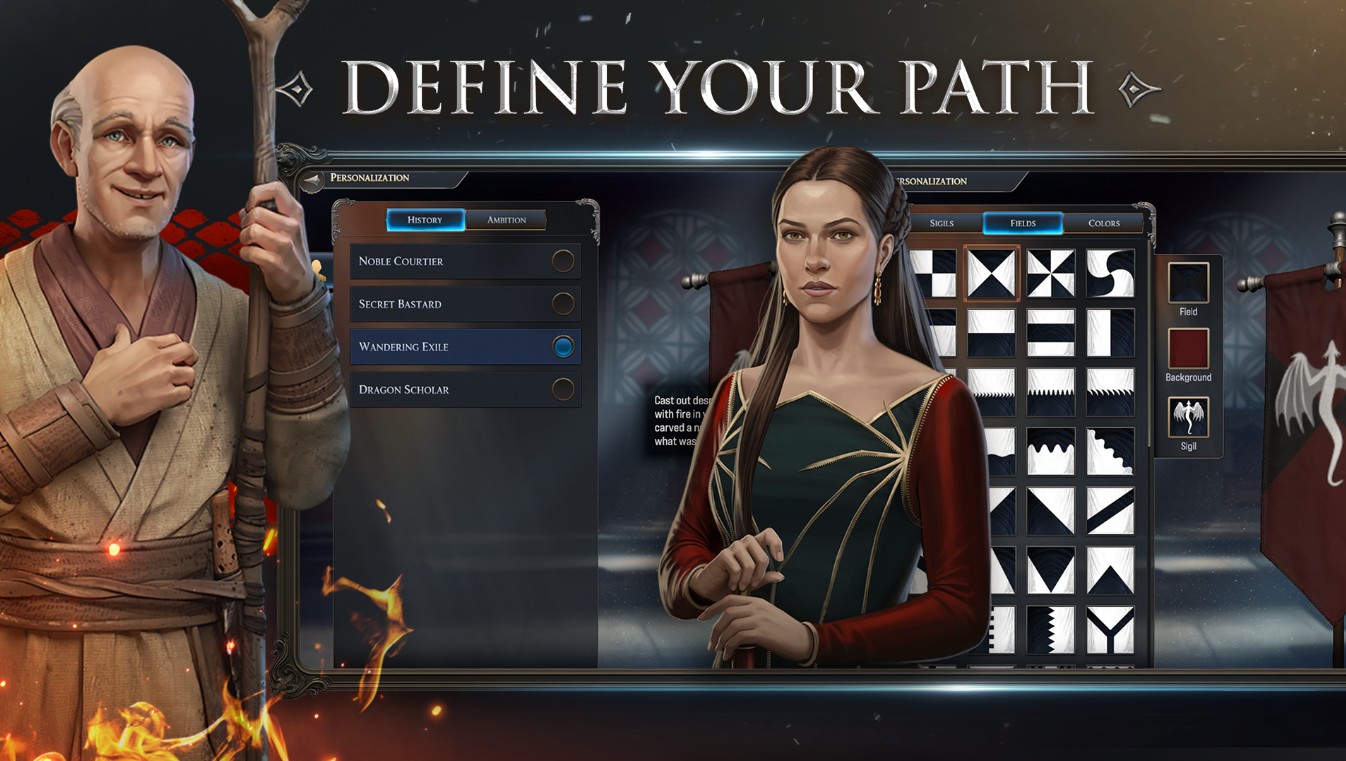
Task: Switch to the Sigils tab
Action: (940, 223)
